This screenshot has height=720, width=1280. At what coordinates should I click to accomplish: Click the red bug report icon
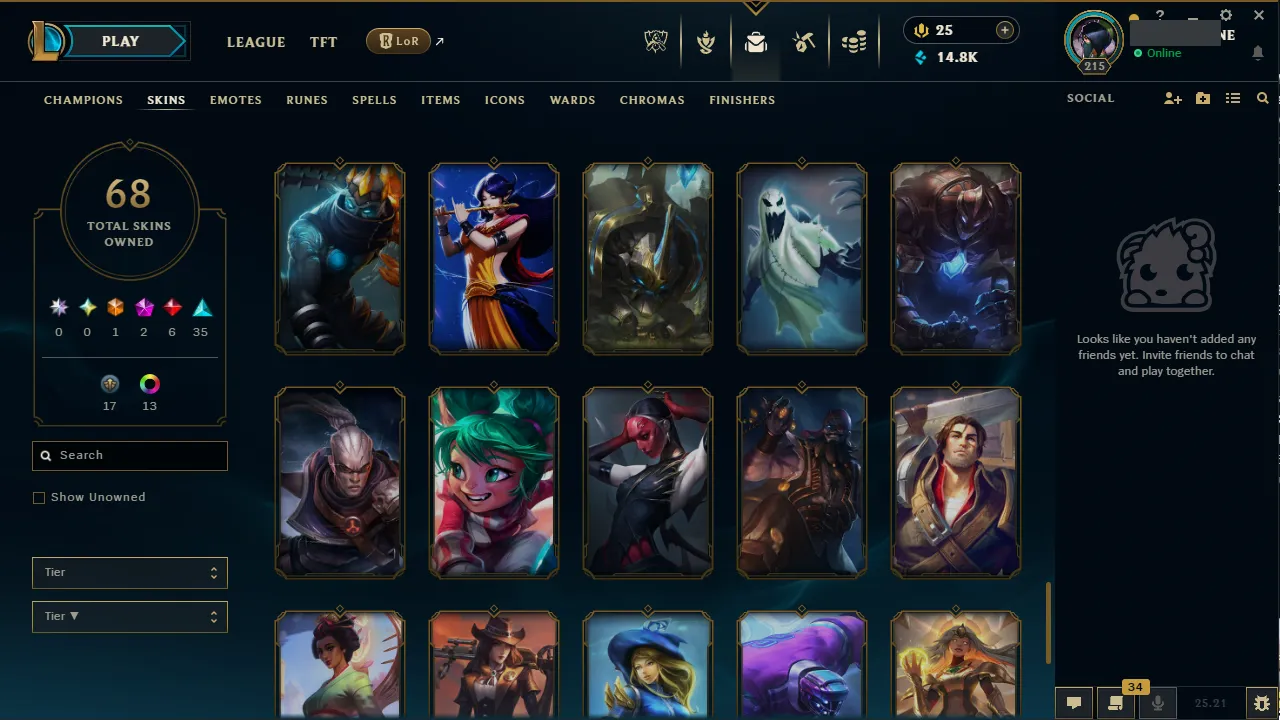[1262, 703]
